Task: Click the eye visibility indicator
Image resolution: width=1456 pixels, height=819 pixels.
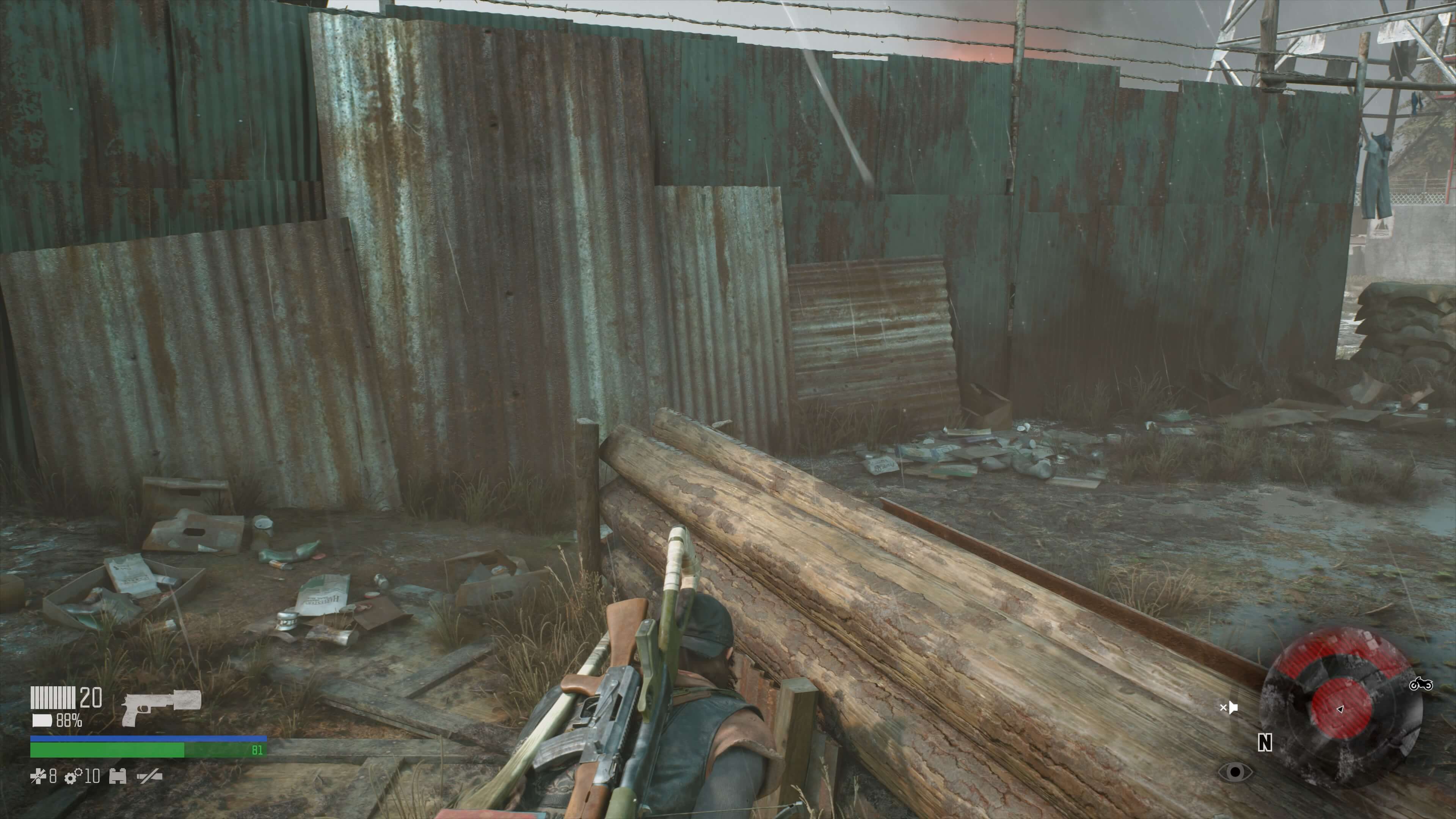Action: (x=1235, y=772)
